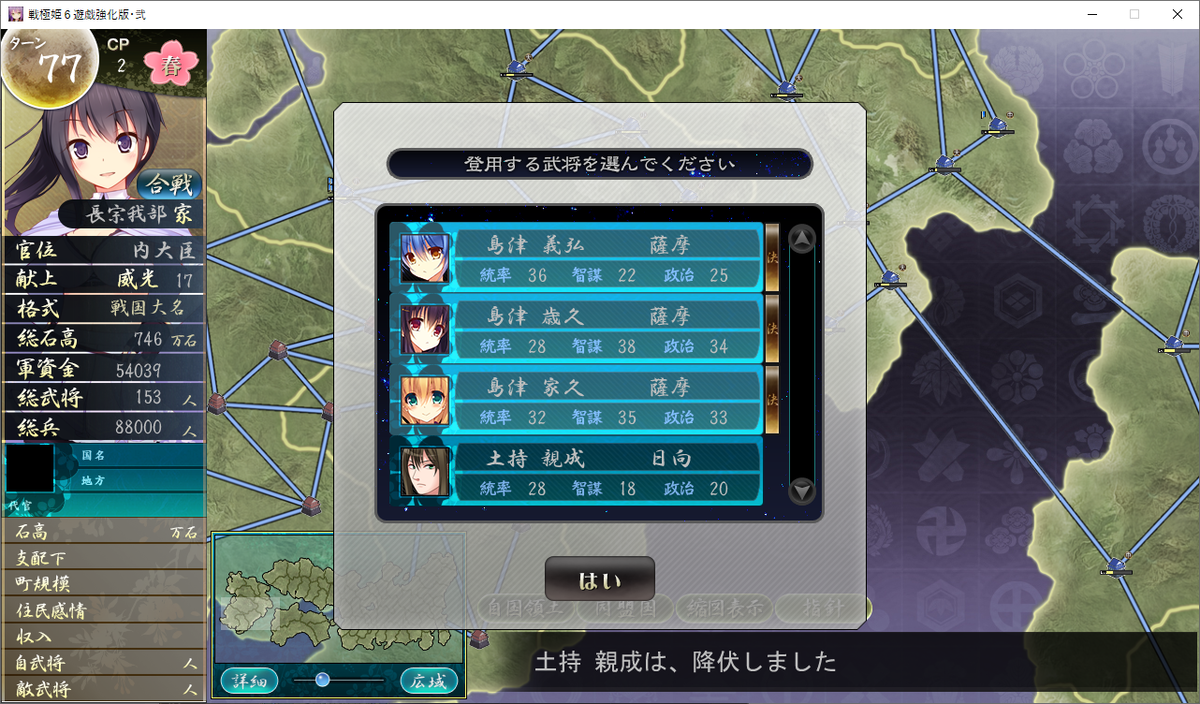
Task: Close the game window
Action: pyautogui.click(x=1176, y=14)
